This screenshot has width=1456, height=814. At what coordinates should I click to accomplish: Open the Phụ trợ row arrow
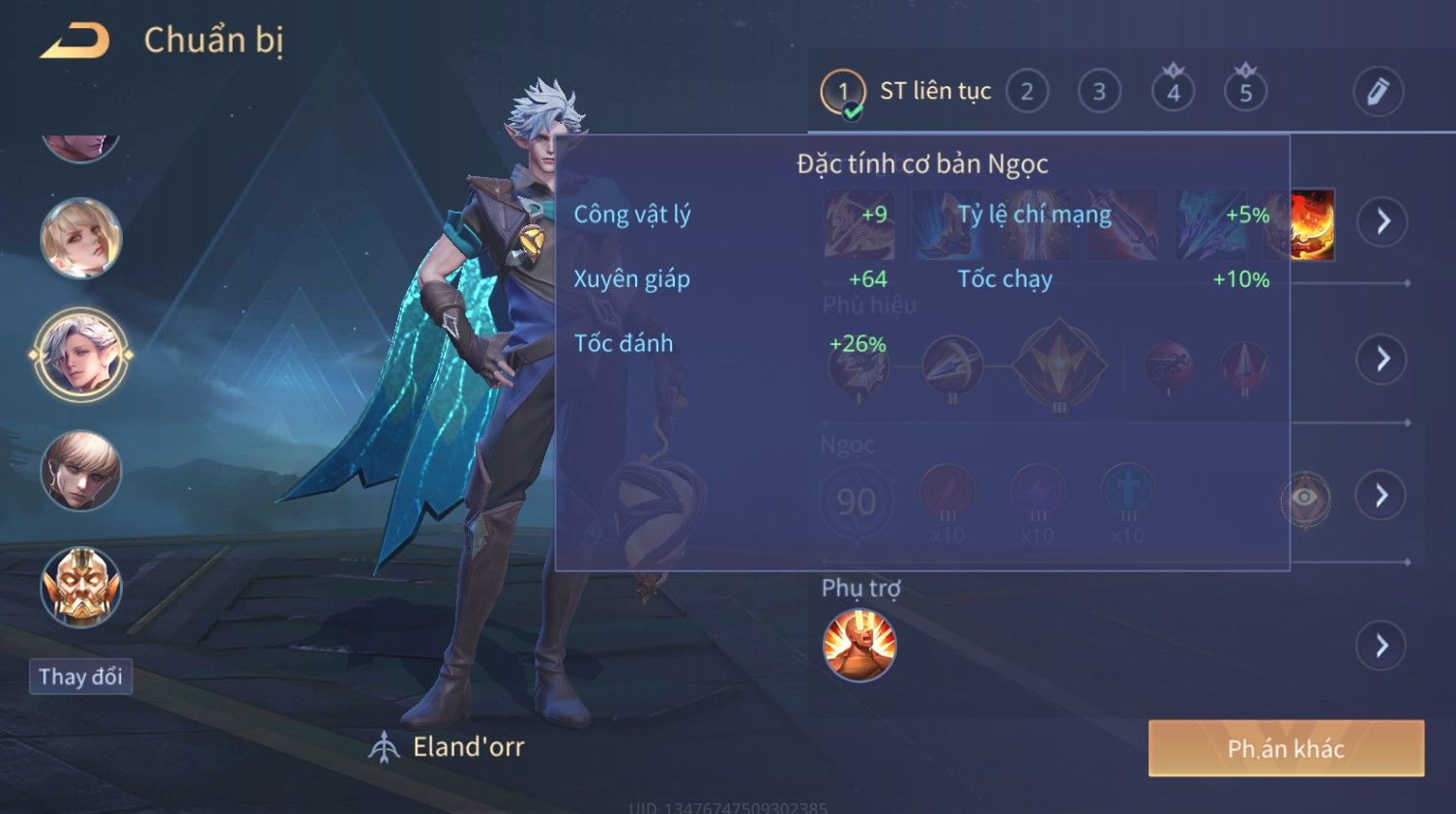[x=1383, y=645]
